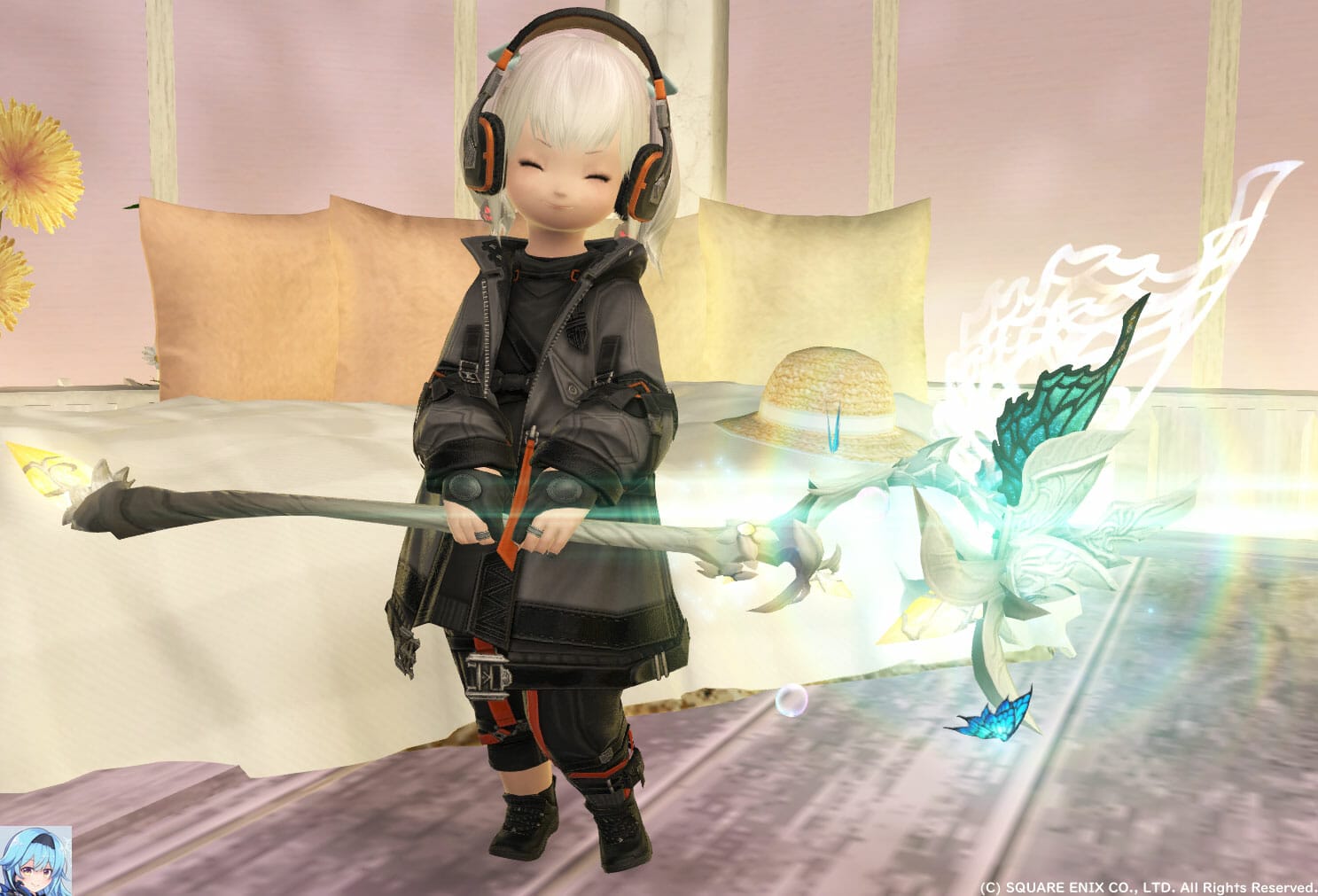Click the blue-haired anime avatar thumbnail

35,860
